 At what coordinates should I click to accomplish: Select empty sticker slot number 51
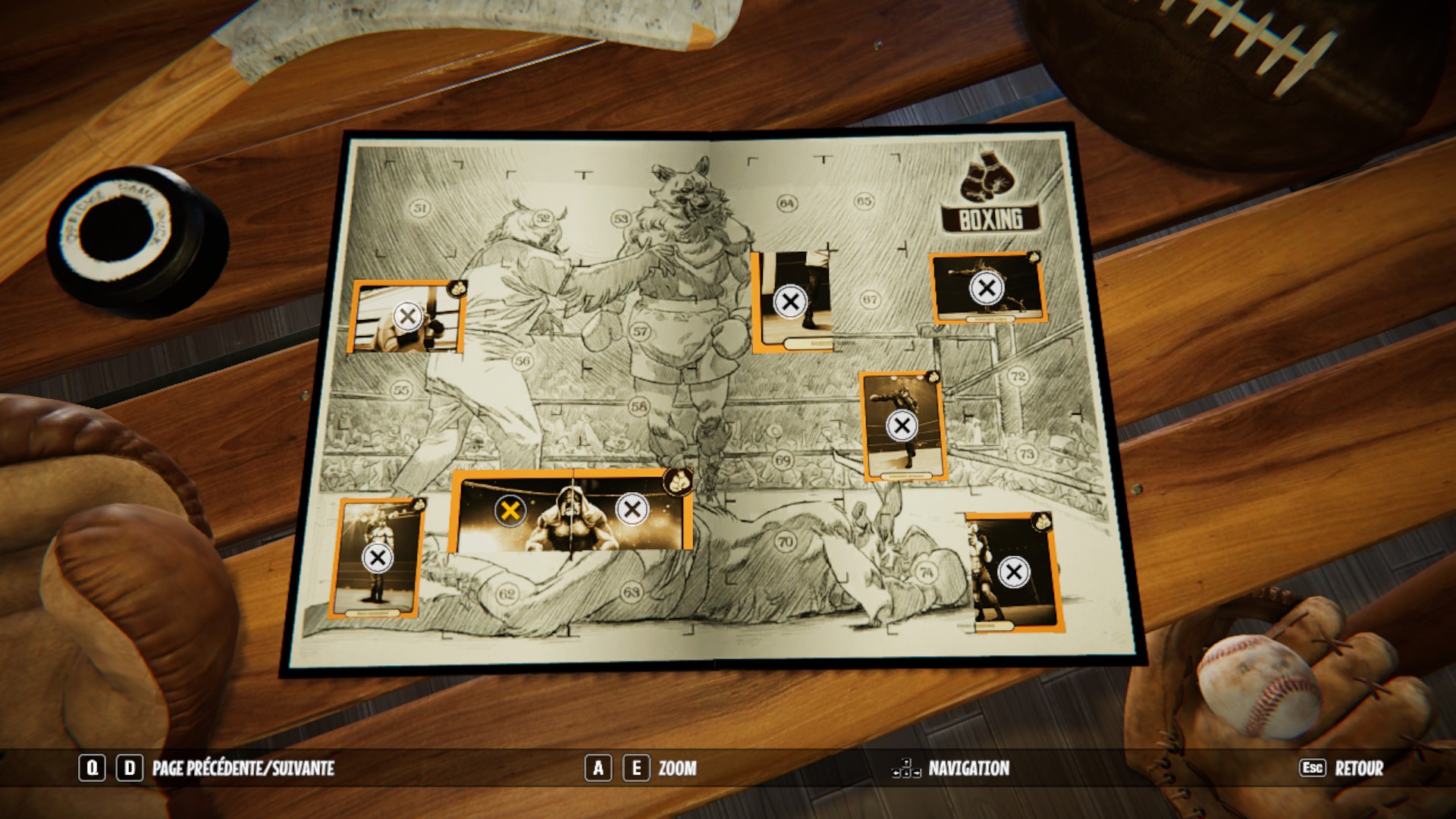tap(420, 208)
